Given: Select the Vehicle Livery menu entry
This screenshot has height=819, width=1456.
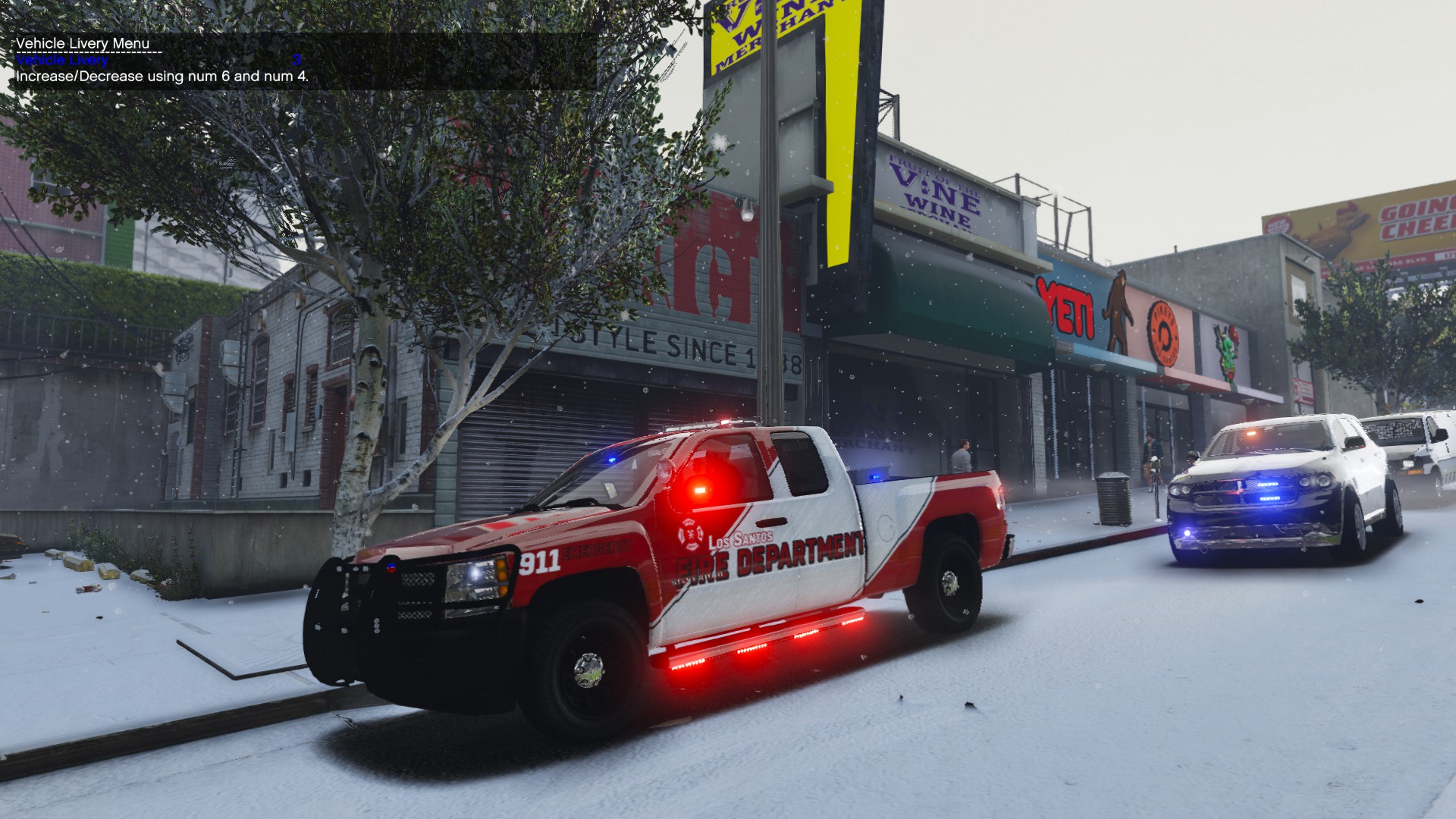Looking at the screenshot, I should coord(62,60).
